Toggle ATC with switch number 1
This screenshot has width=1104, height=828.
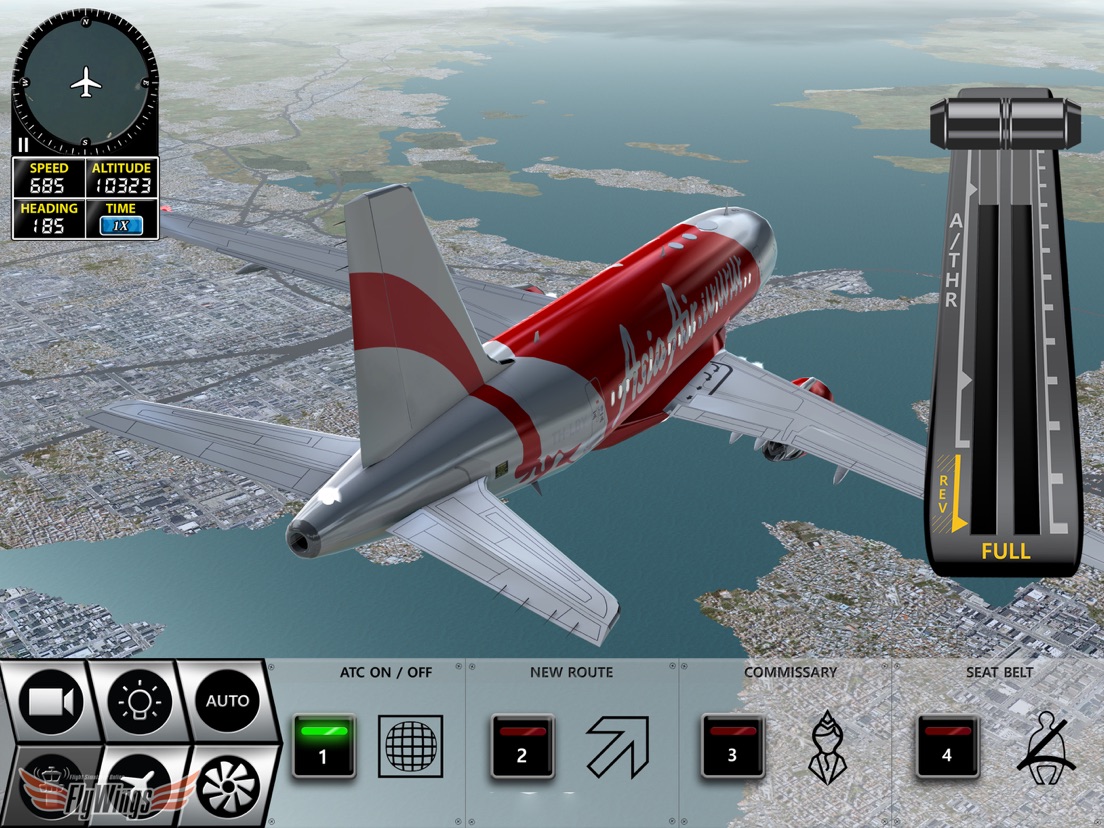[323, 746]
